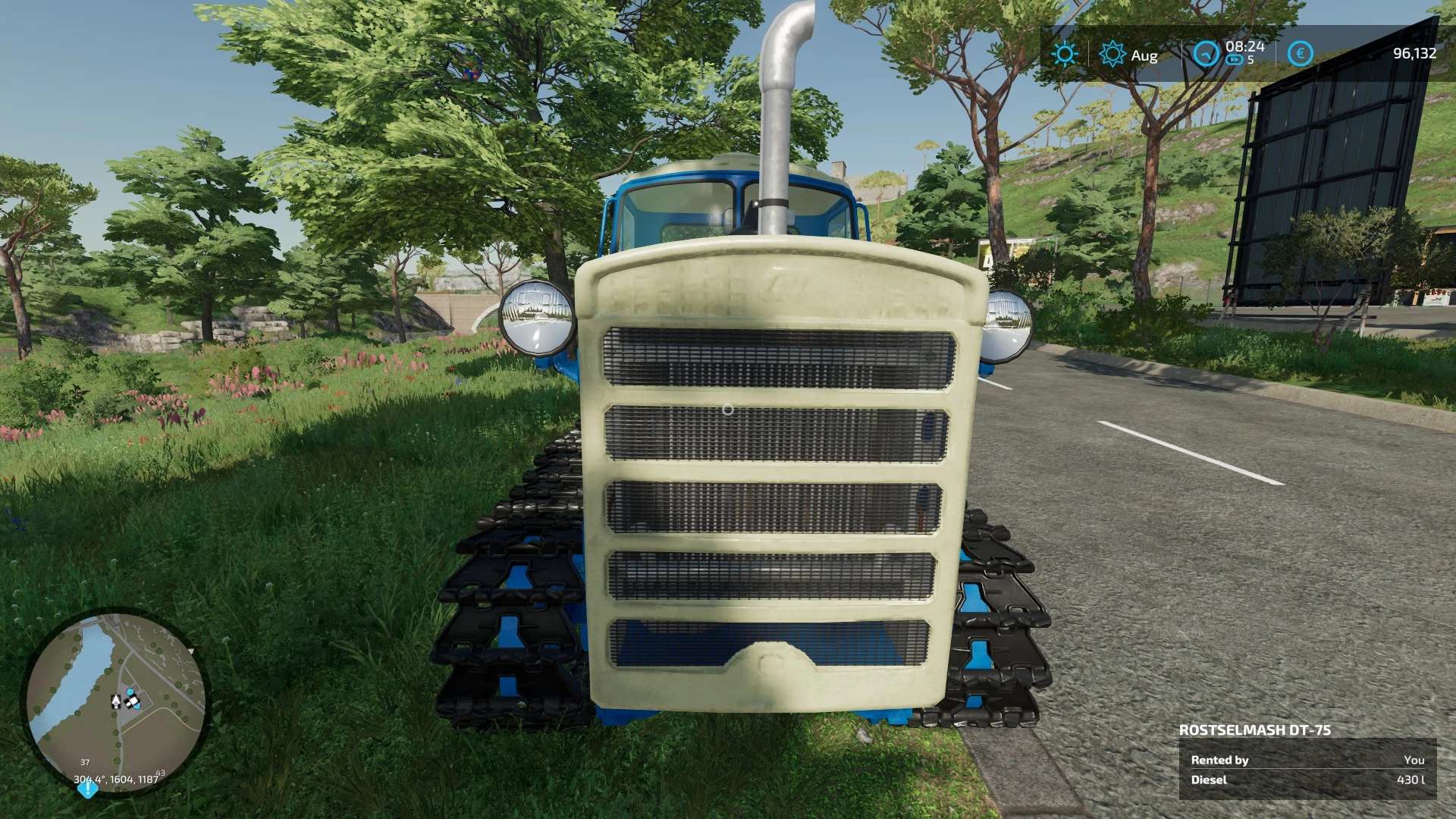Click the blue exclamation marker below the minimap
The image size is (1456, 819).
click(87, 789)
